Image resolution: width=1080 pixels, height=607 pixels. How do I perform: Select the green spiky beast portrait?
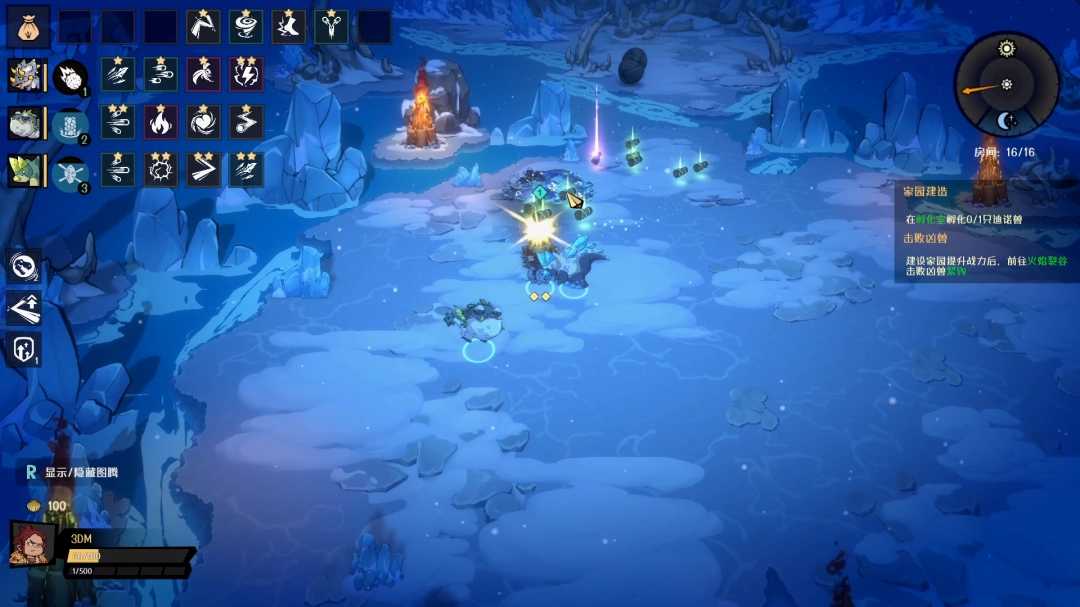24,171
